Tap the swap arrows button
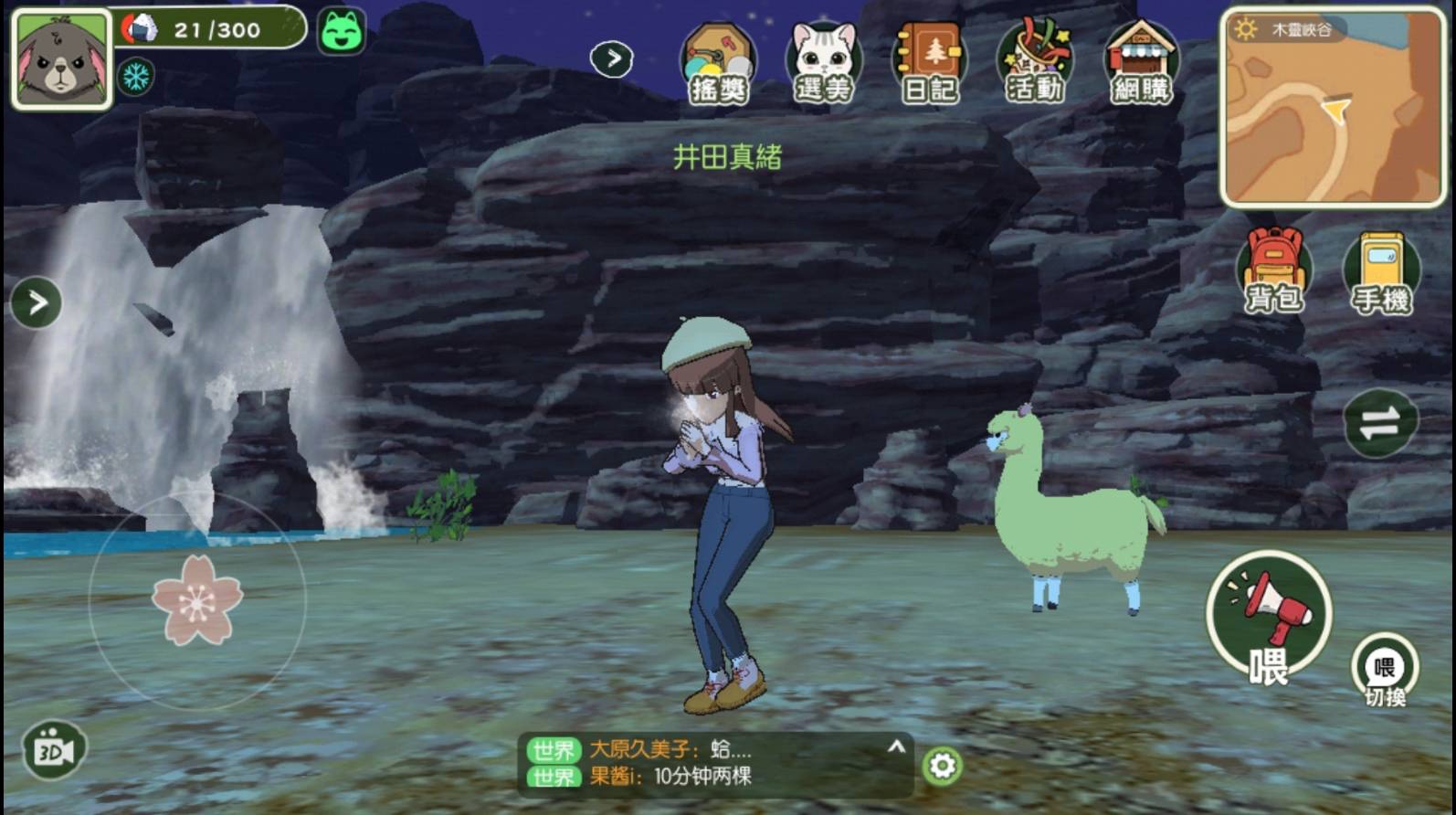Viewport: 1456px width, 815px height. click(1379, 423)
